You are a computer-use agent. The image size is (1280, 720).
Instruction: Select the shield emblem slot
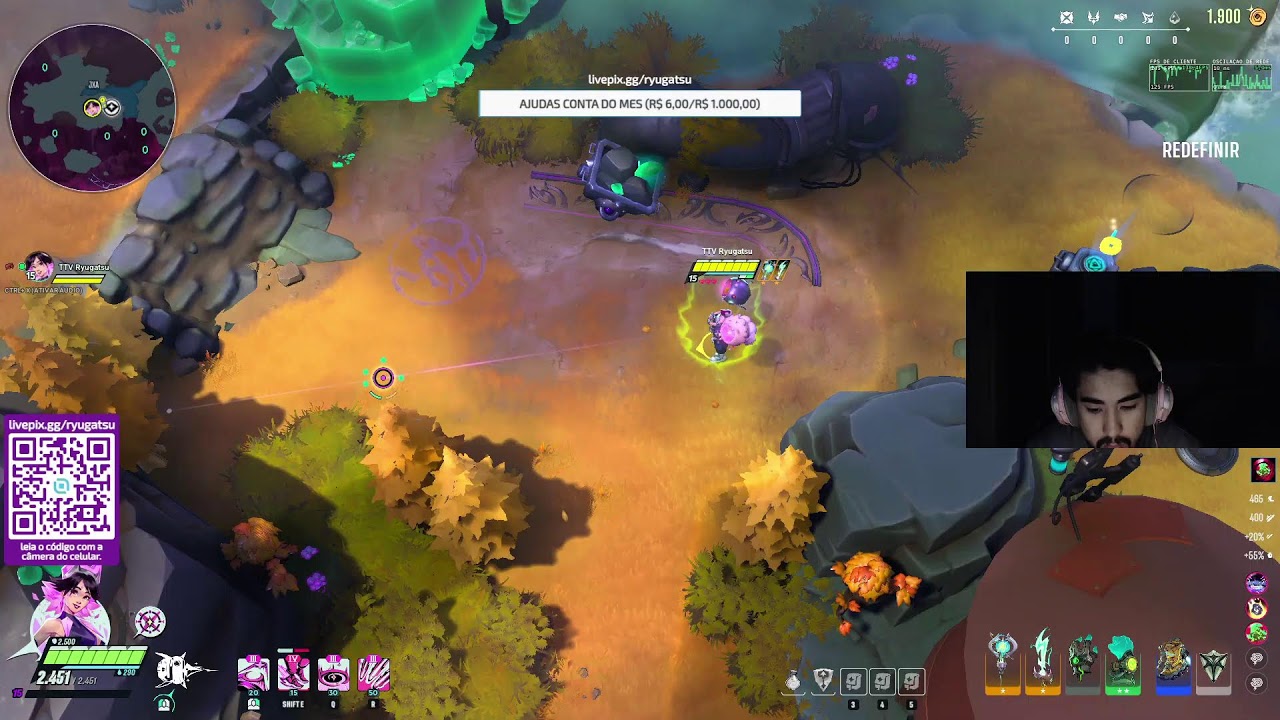823,682
